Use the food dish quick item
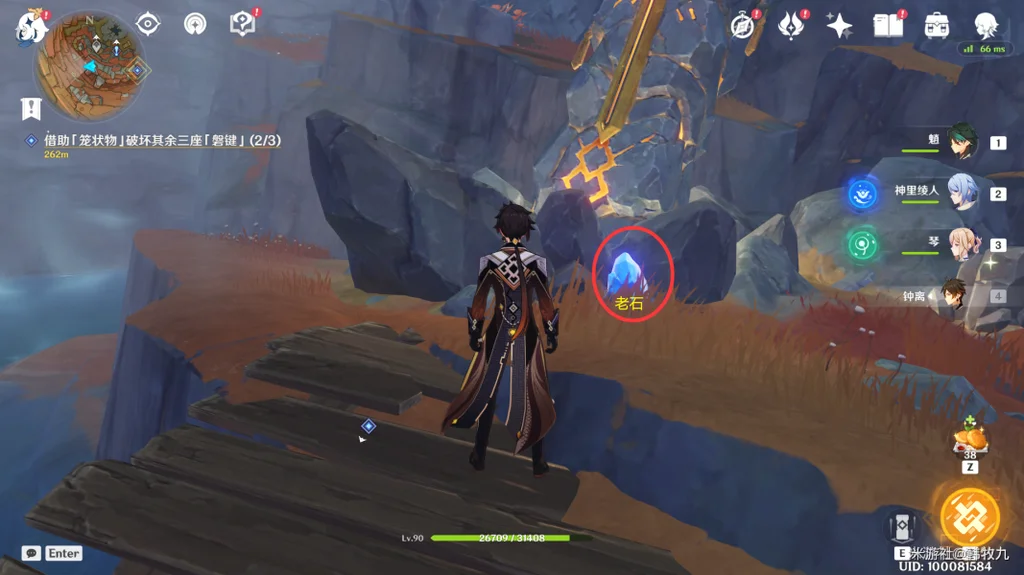1024x575 pixels. [x=970, y=438]
